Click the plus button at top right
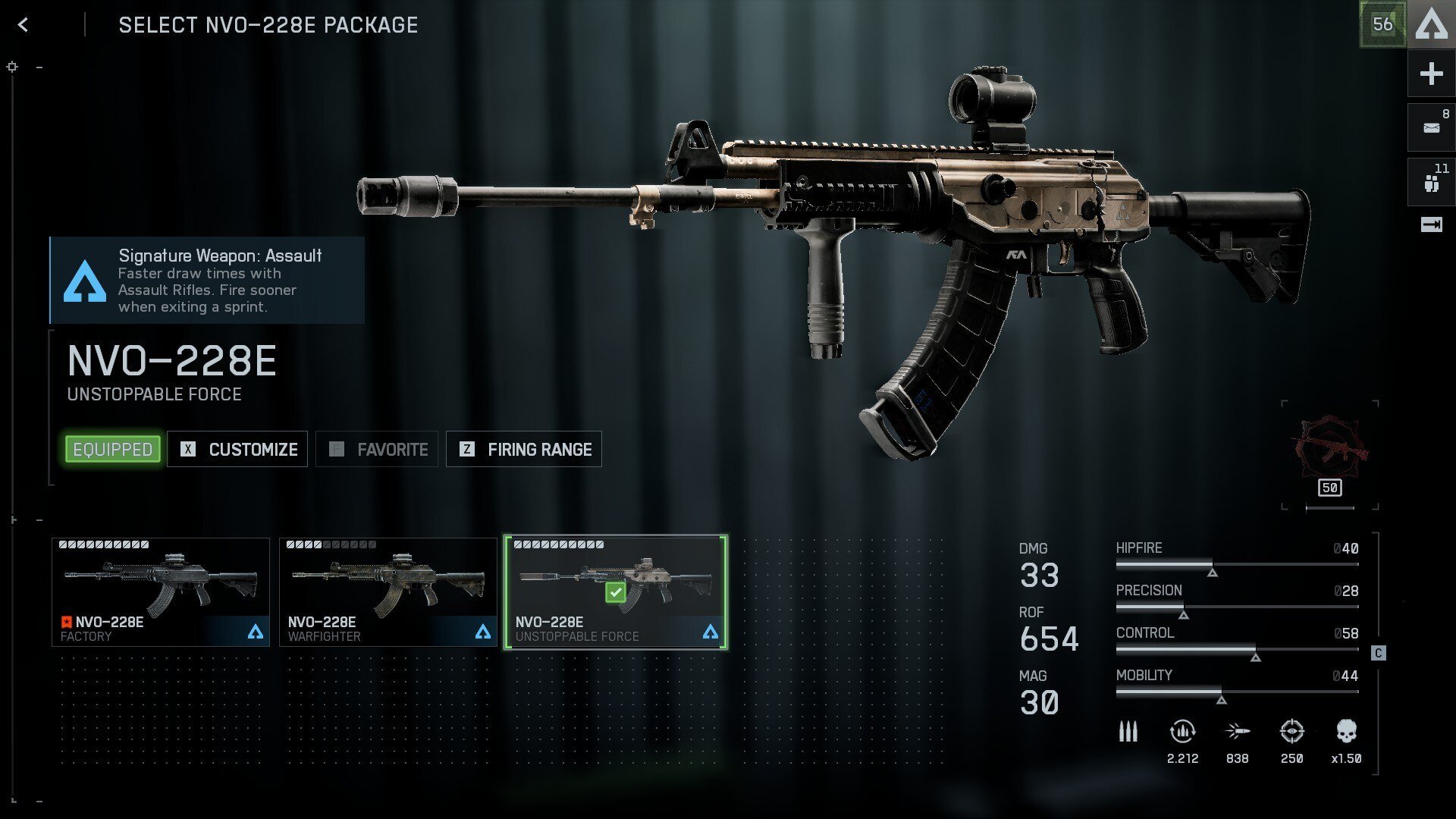The width and height of the screenshot is (1456, 819). pos(1431,74)
